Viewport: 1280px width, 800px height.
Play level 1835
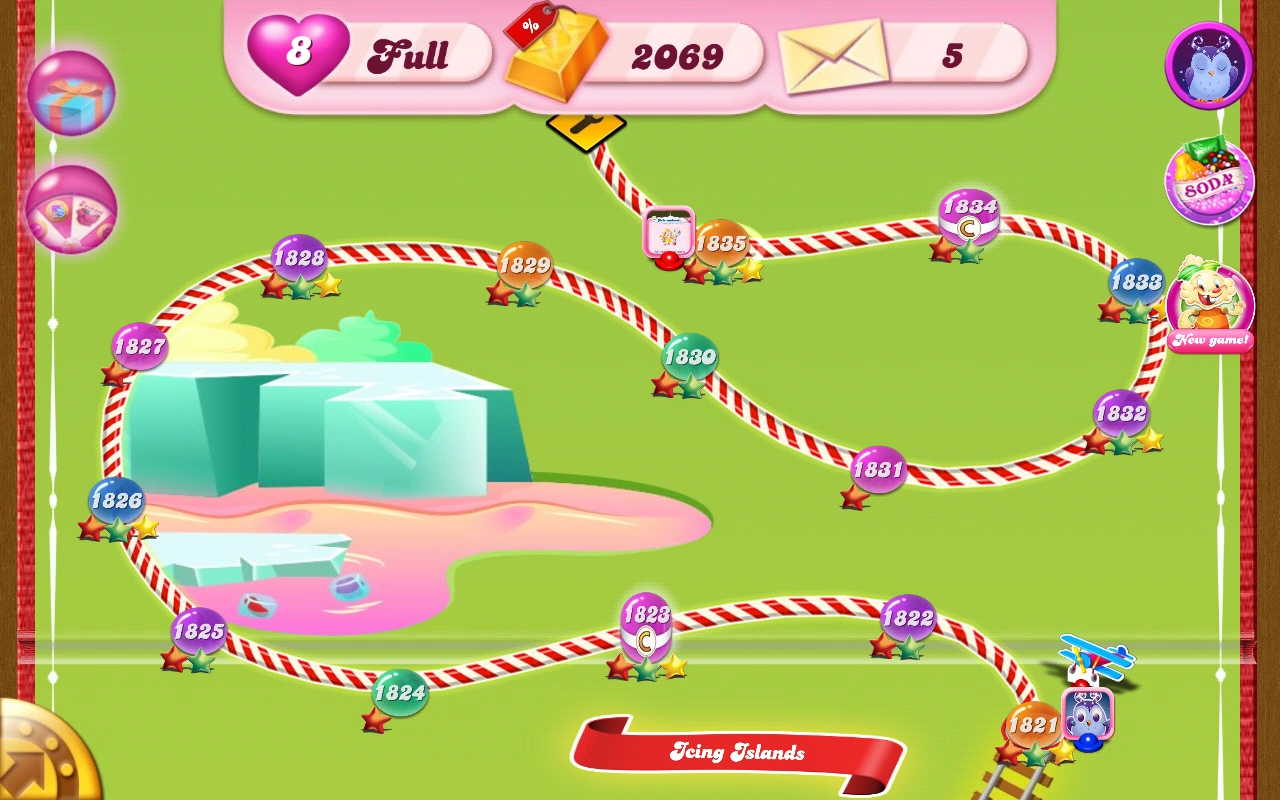(722, 243)
